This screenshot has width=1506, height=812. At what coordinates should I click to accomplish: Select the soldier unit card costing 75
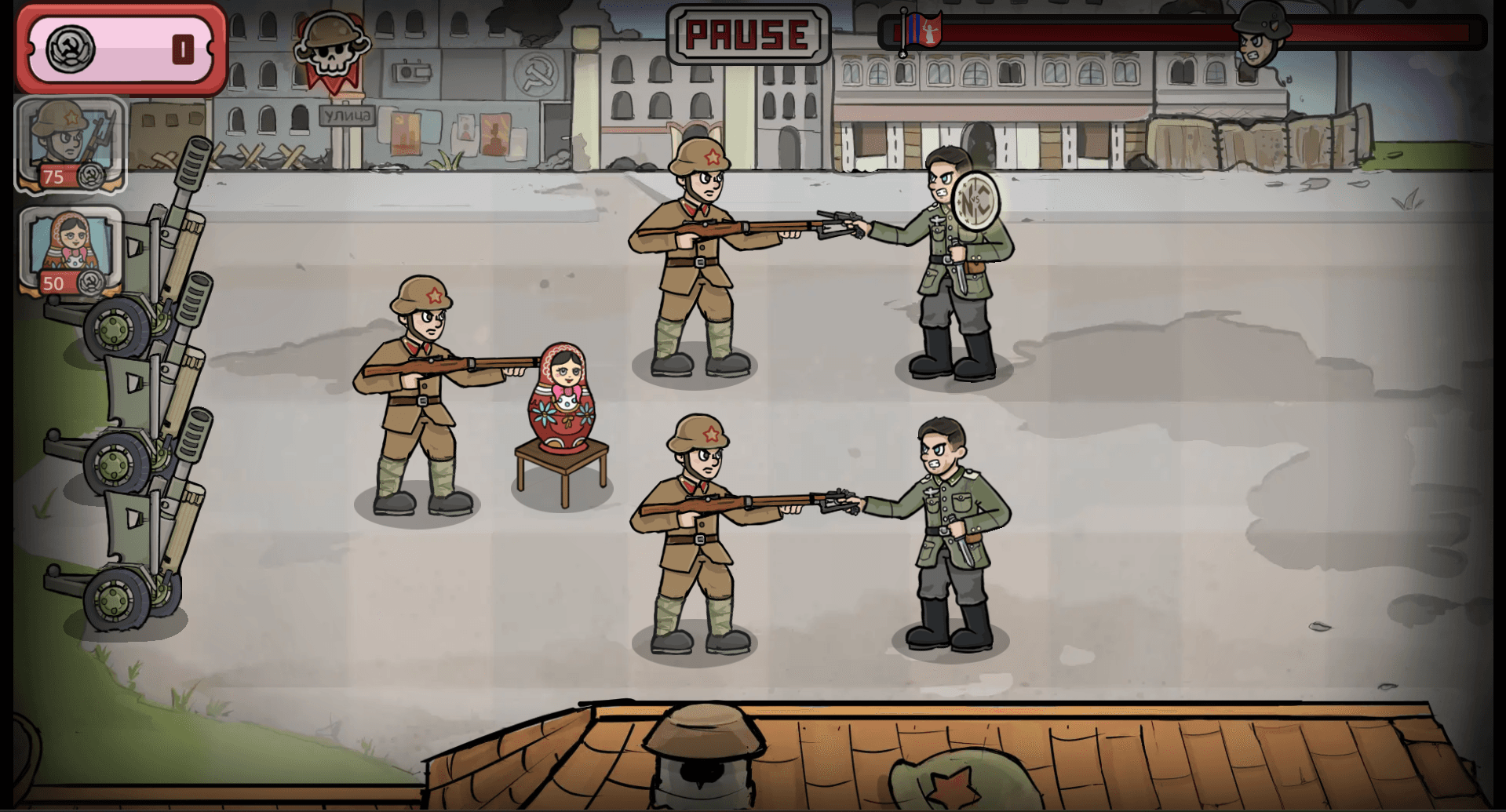coord(67,141)
